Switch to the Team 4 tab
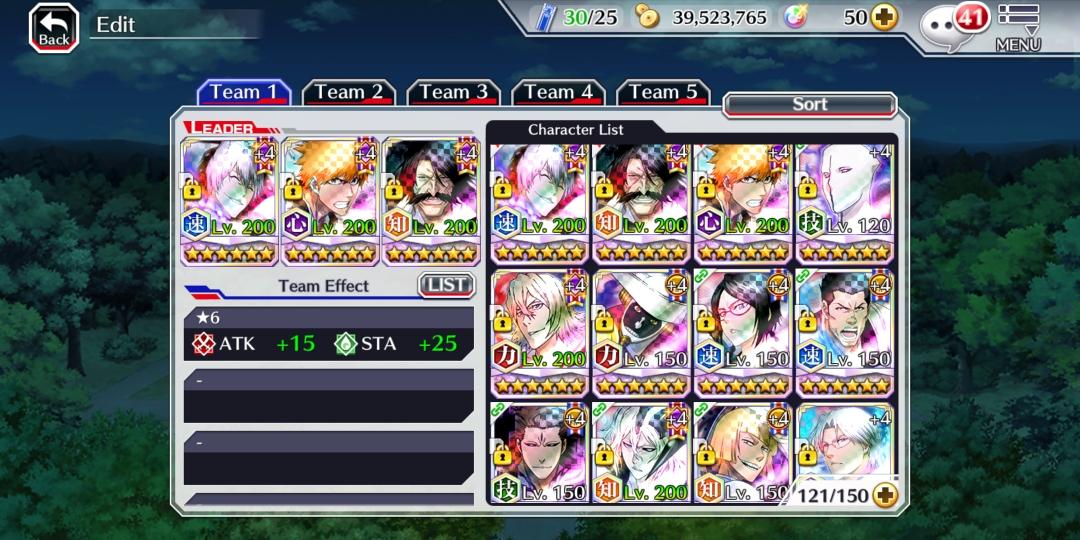1080x540 pixels. 559,93
